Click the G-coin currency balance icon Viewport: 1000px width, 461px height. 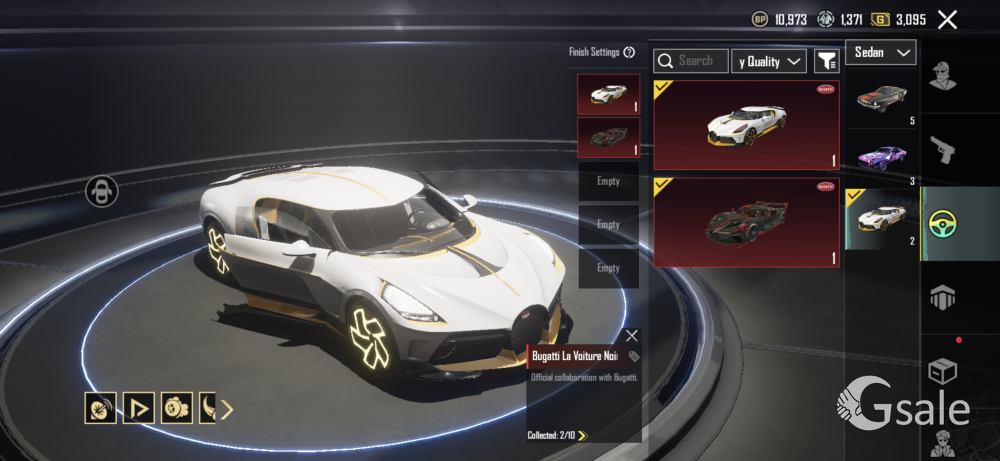(x=880, y=19)
